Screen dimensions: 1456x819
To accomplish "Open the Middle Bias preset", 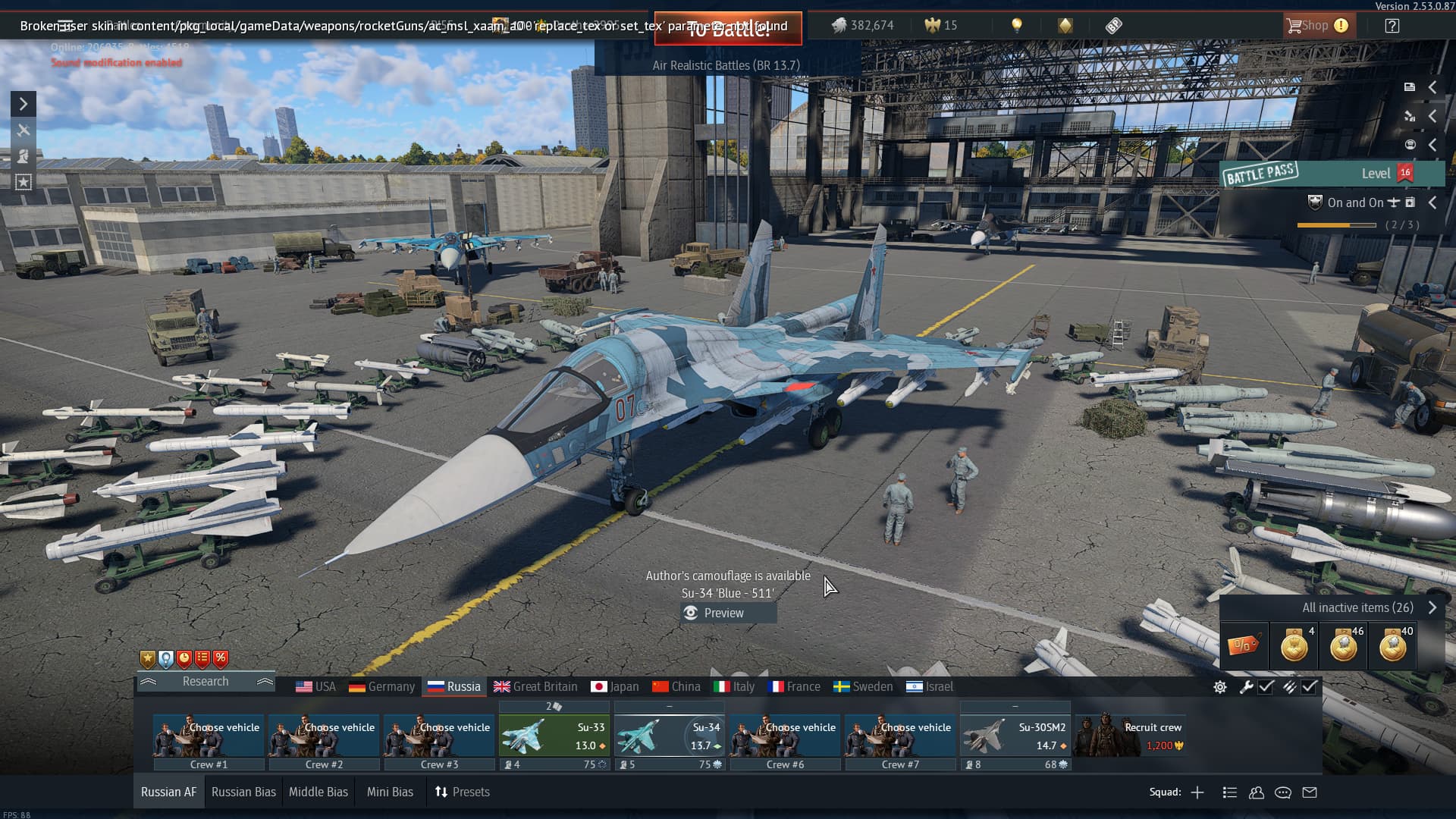I will [318, 792].
